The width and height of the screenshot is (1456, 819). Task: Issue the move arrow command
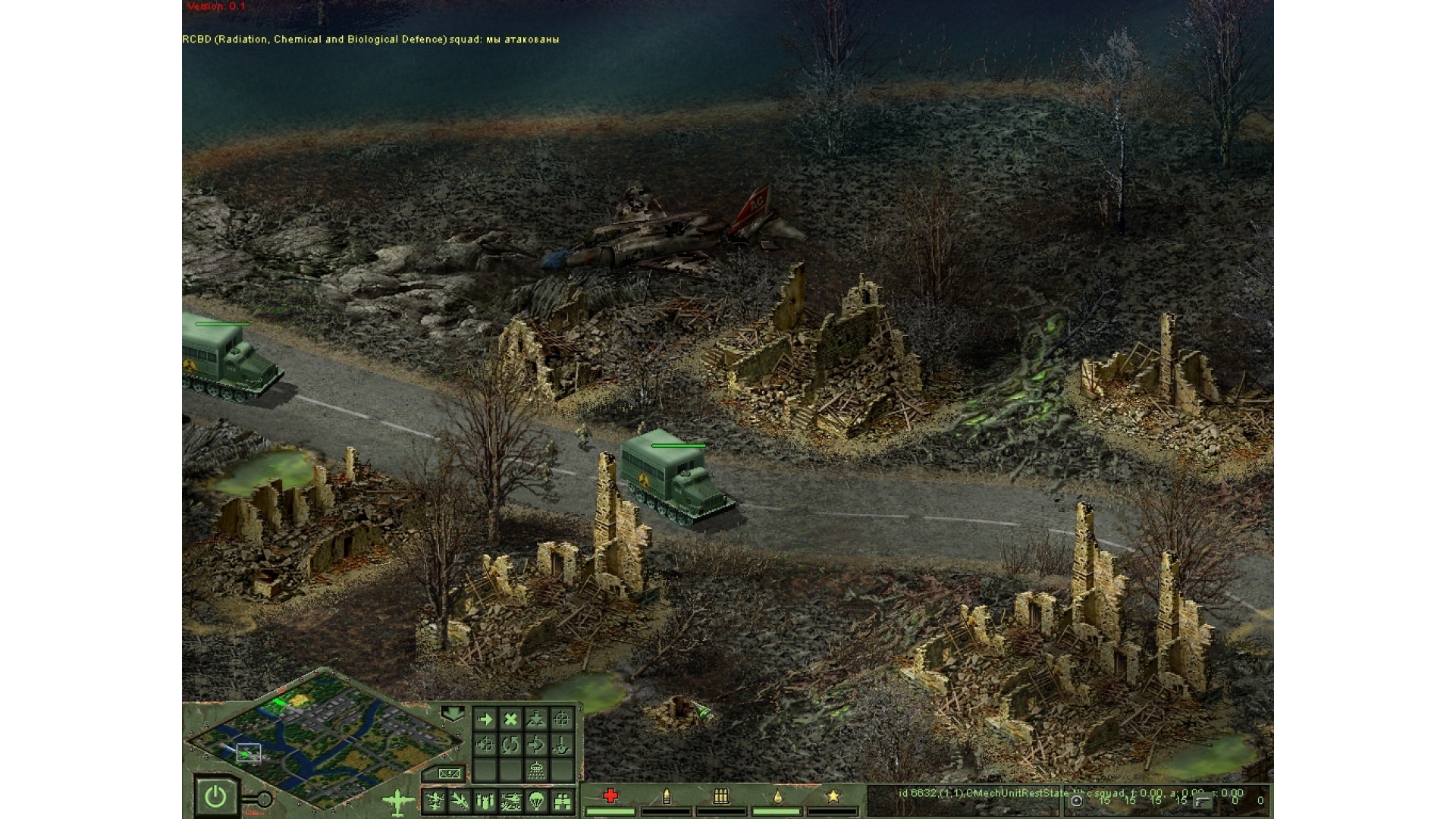point(485,719)
